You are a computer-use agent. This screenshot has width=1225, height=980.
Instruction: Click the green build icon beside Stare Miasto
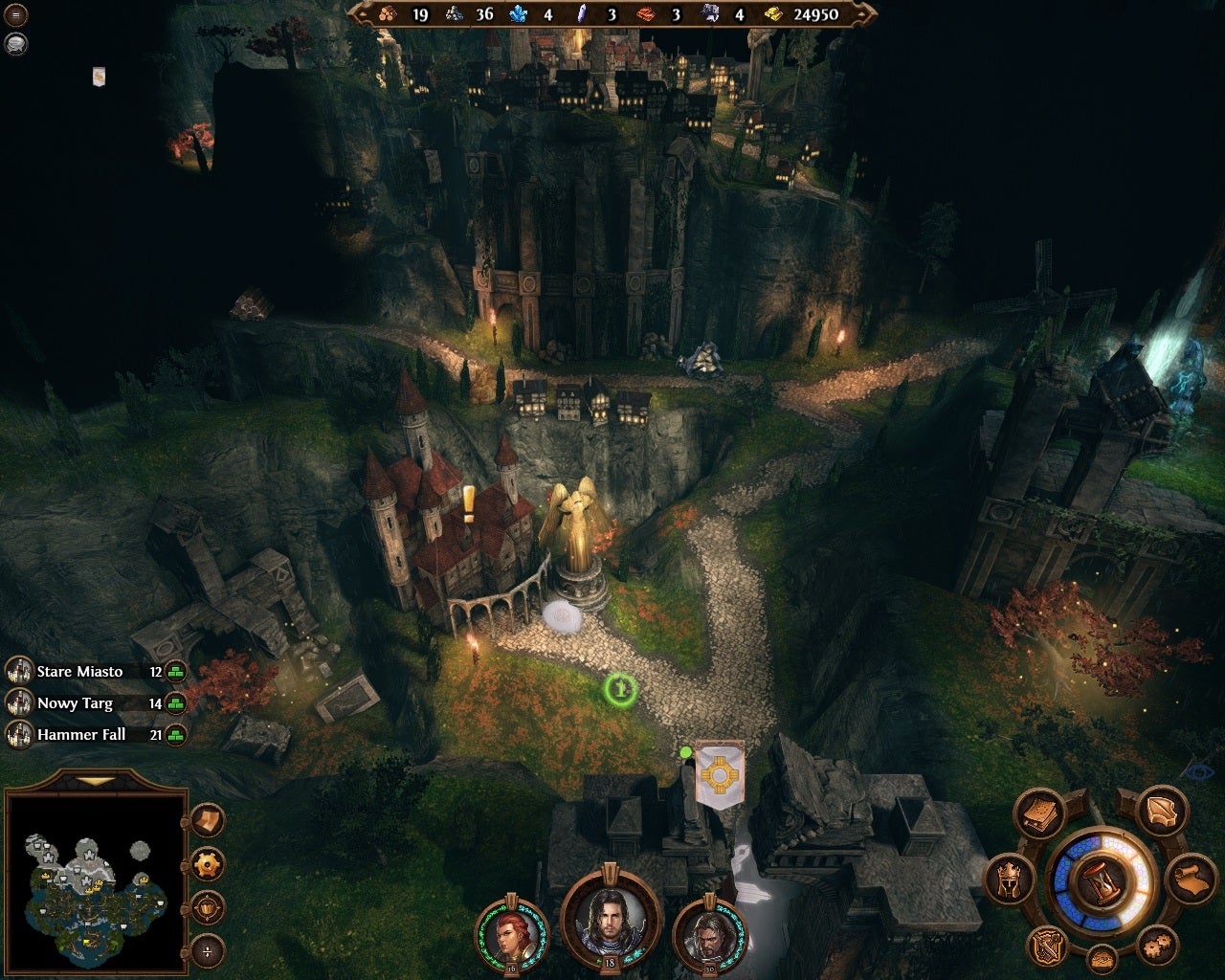click(x=175, y=672)
